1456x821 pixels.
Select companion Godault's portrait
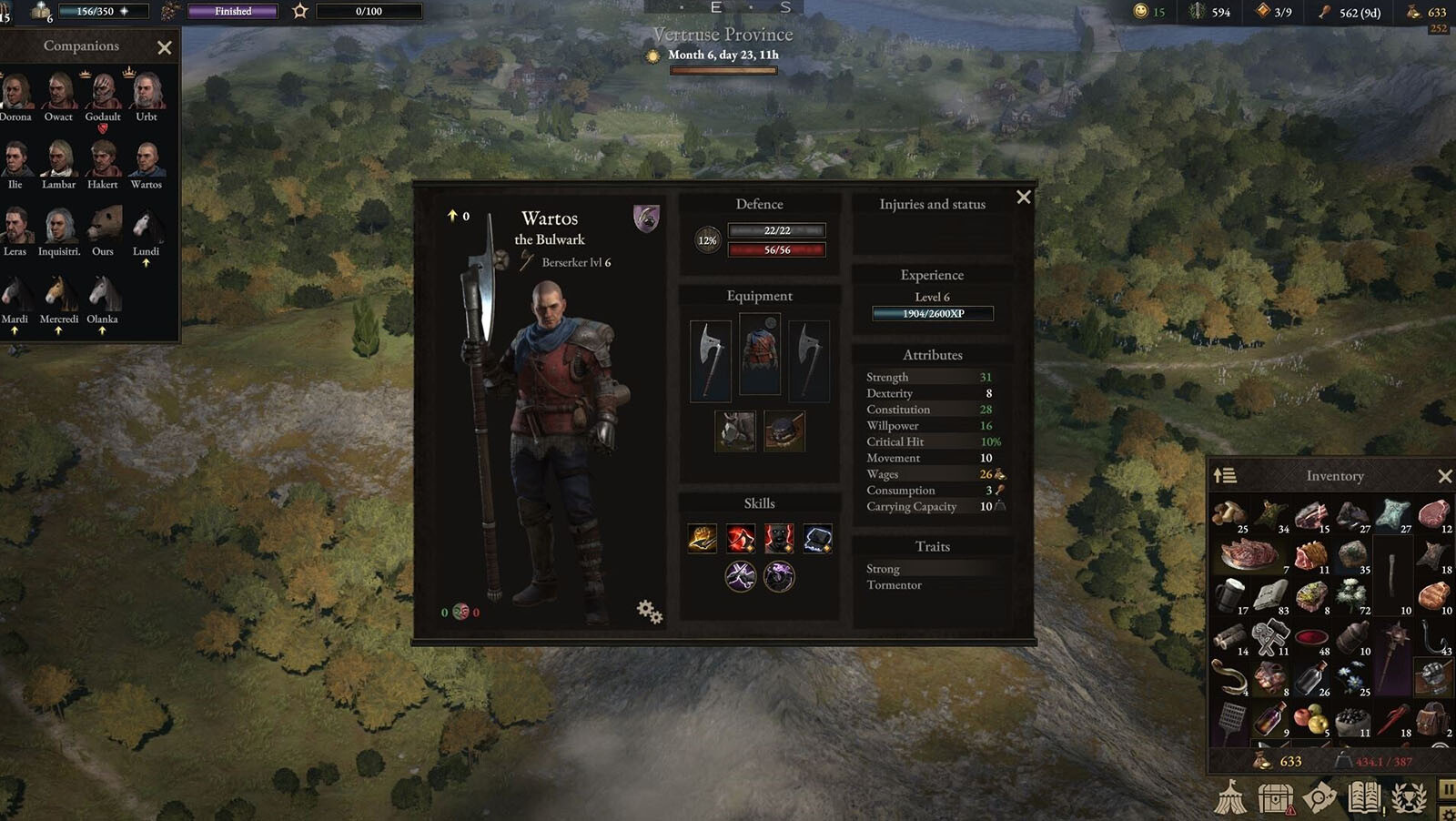click(x=103, y=92)
